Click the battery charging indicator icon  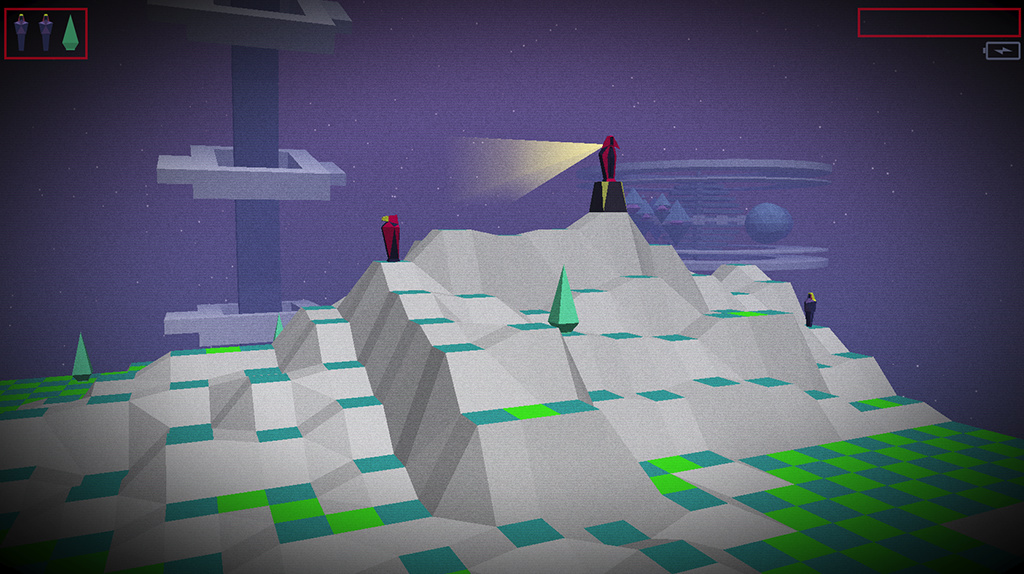[1002, 50]
